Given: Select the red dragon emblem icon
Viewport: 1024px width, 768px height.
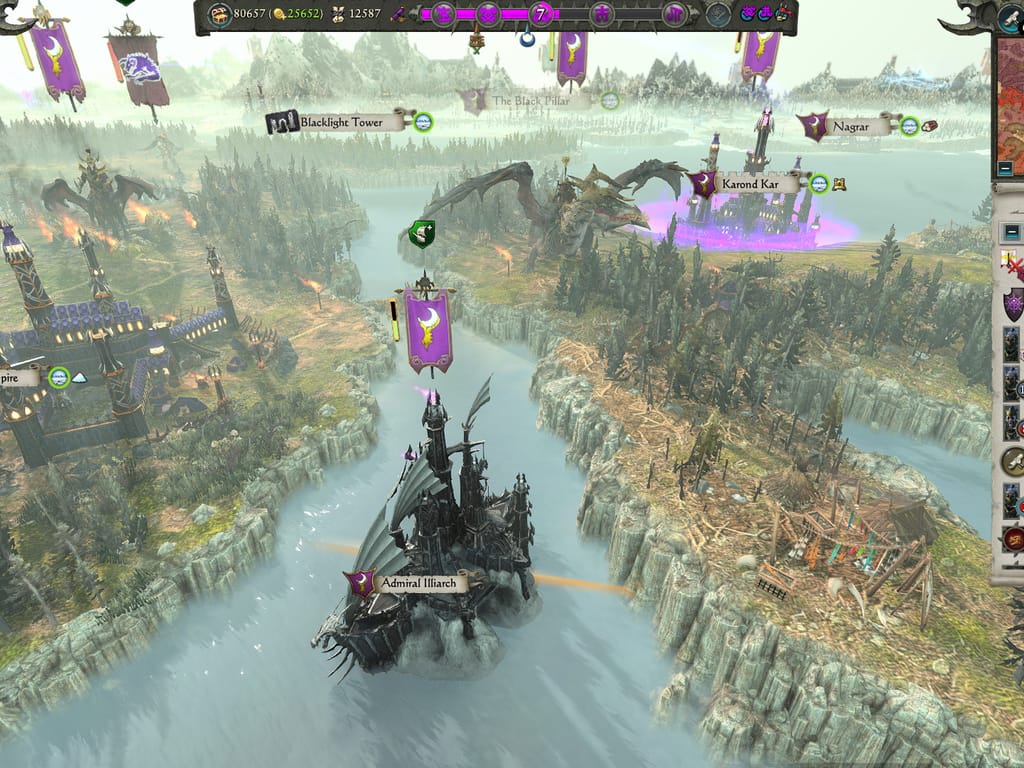Looking at the screenshot, I should click(x=1013, y=541).
